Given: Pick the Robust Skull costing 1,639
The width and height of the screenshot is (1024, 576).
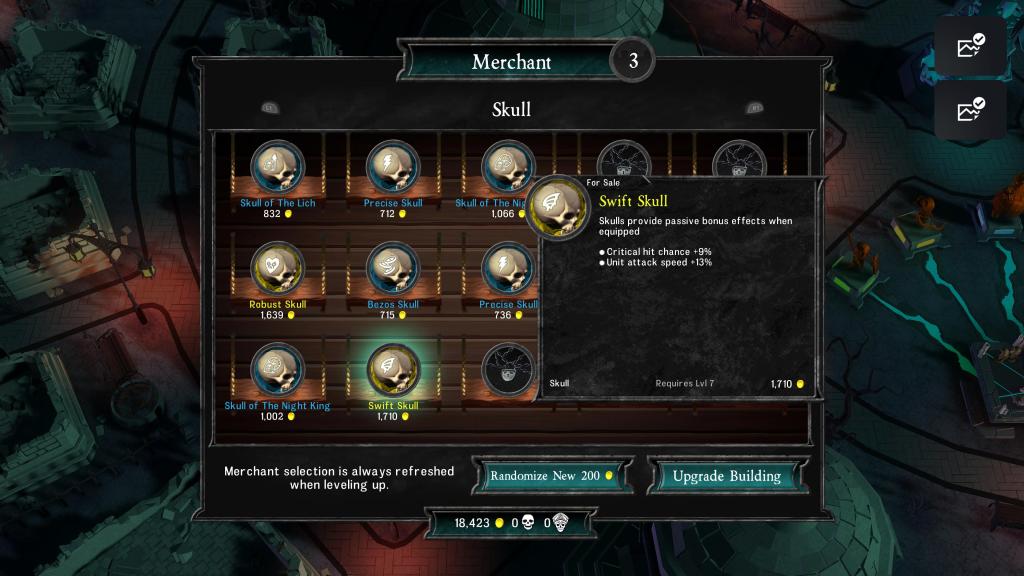Looking at the screenshot, I should point(278,268).
